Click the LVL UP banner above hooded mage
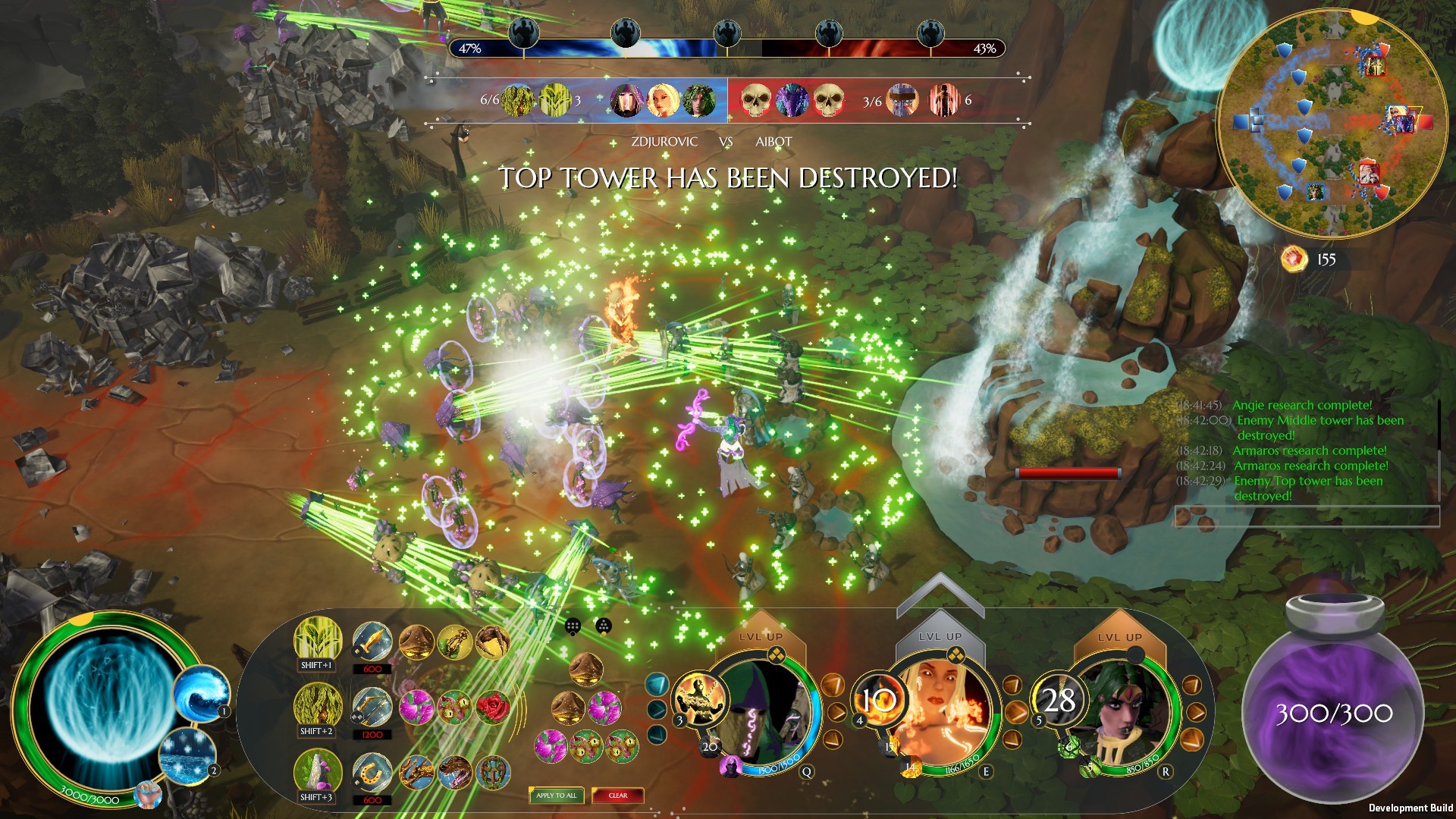Screen dimensions: 1456x819 (x=761, y=635)
